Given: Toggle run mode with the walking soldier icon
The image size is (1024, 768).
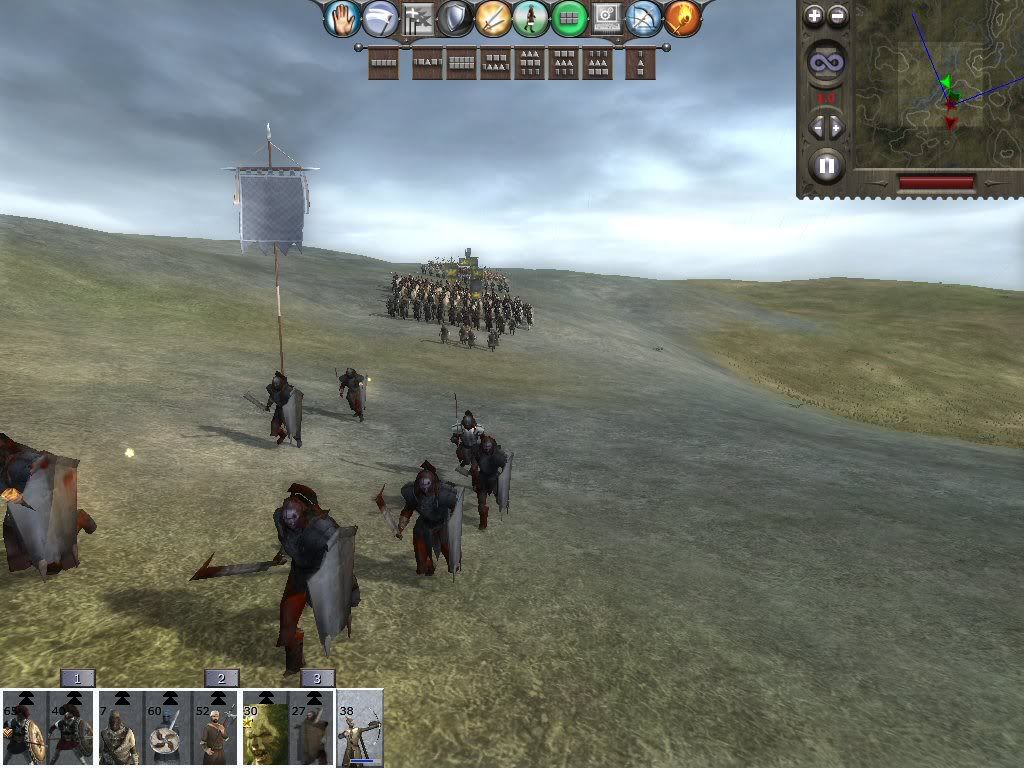Looking at the screenshot, I should (531, 18).
